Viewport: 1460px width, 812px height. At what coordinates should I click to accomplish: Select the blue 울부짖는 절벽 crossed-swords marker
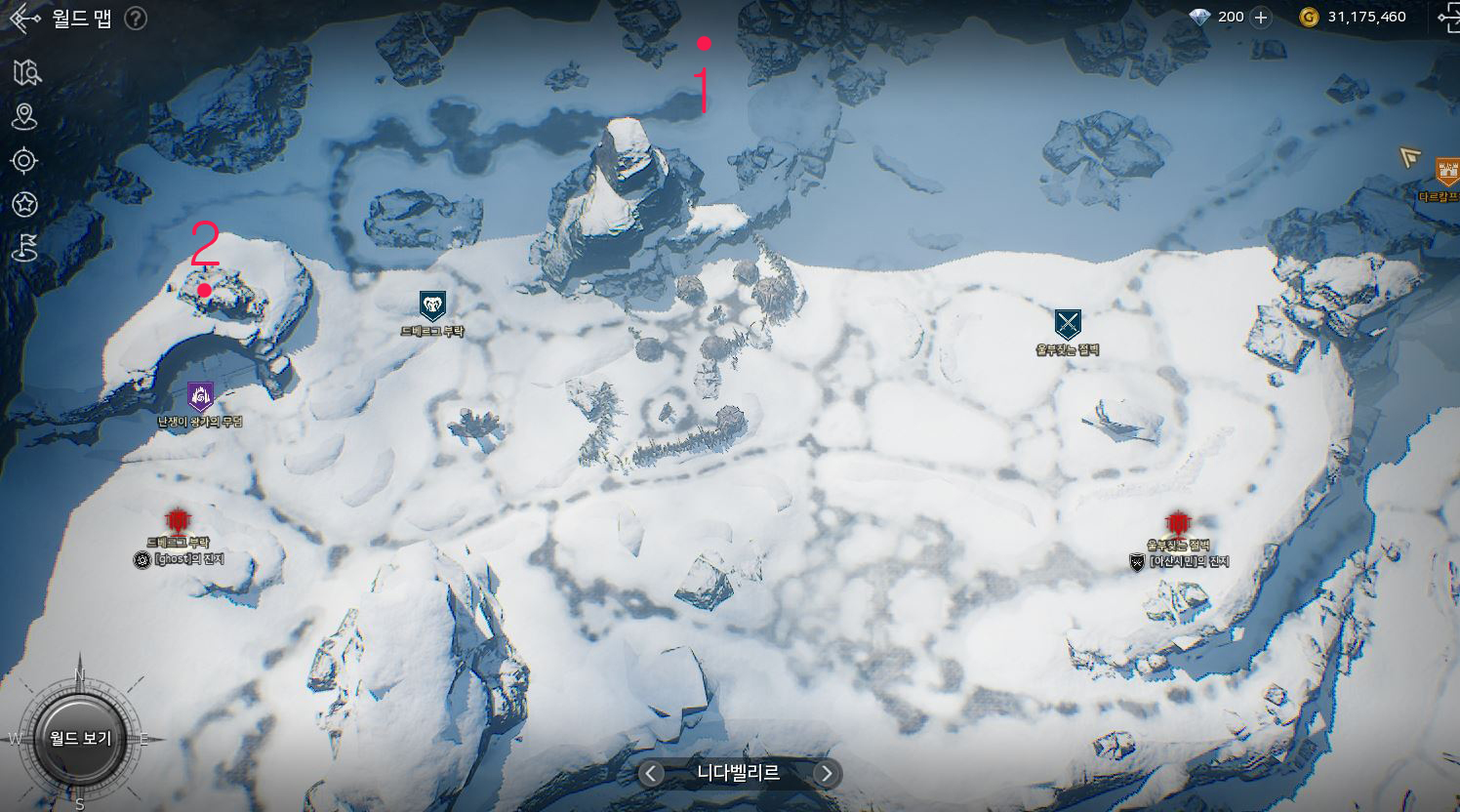(1068, 324)
